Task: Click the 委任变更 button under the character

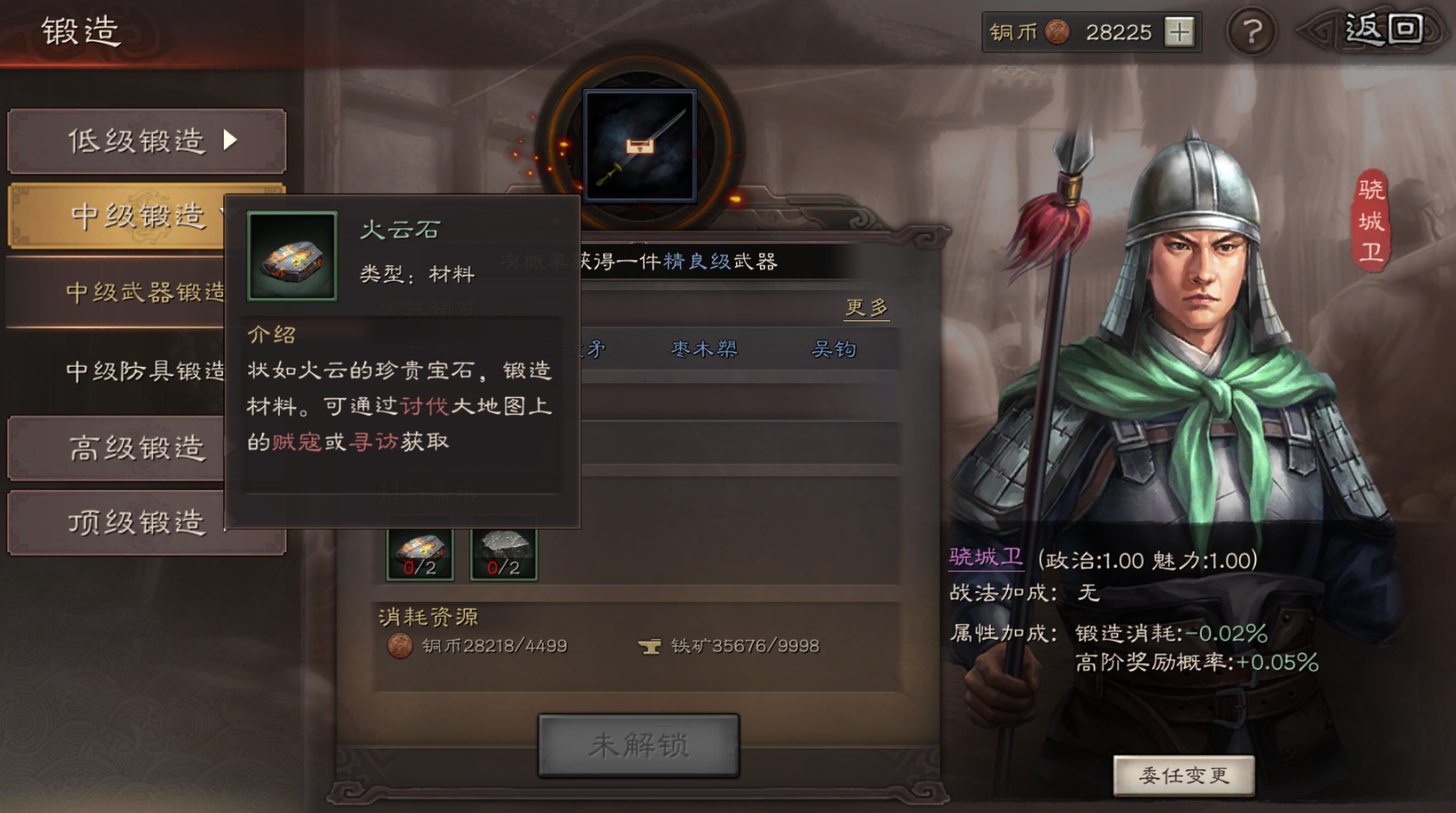Action: point(1184,774)
